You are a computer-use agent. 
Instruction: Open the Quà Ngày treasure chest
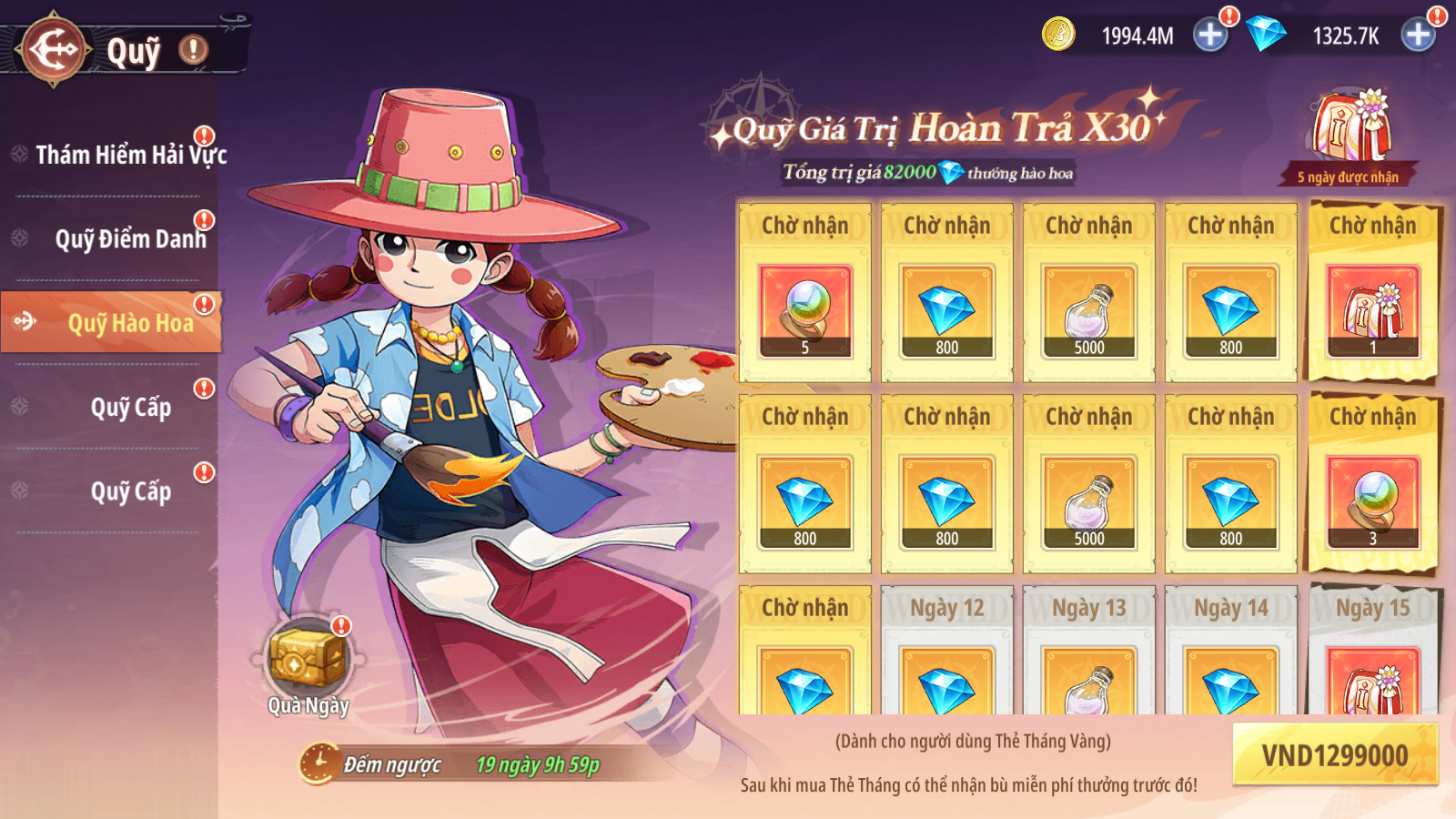point(308,661)
